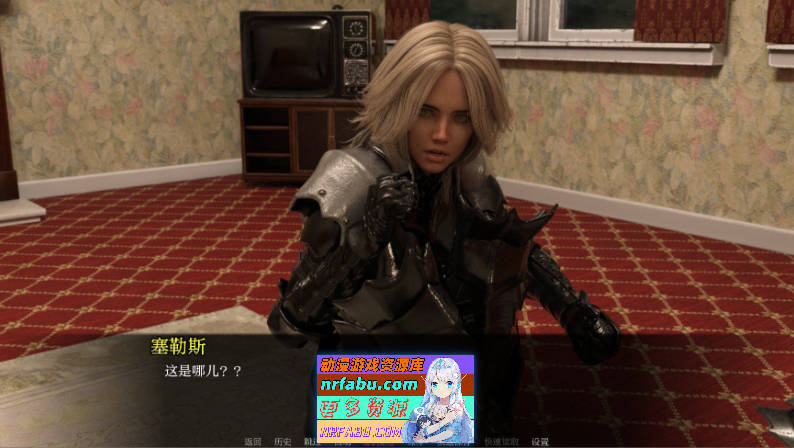The image size is (794, 448).
Task: Click the 返回 (Back) button
Action: (253, 441)
